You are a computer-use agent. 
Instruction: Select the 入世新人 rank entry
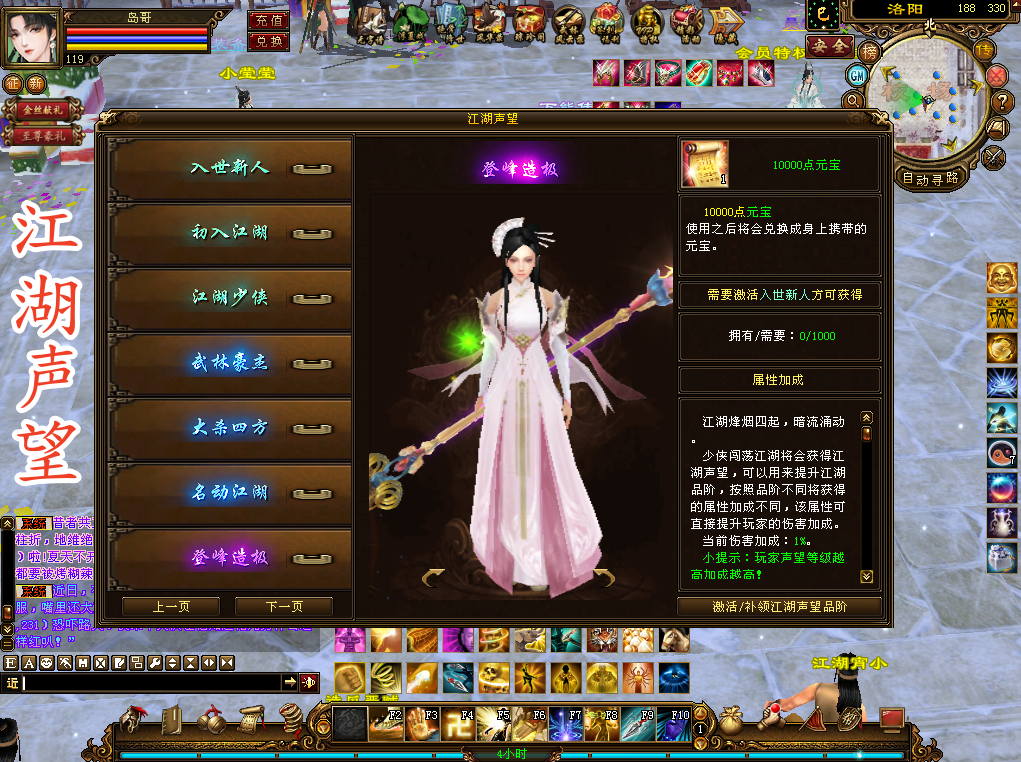(x=230, y=168)
